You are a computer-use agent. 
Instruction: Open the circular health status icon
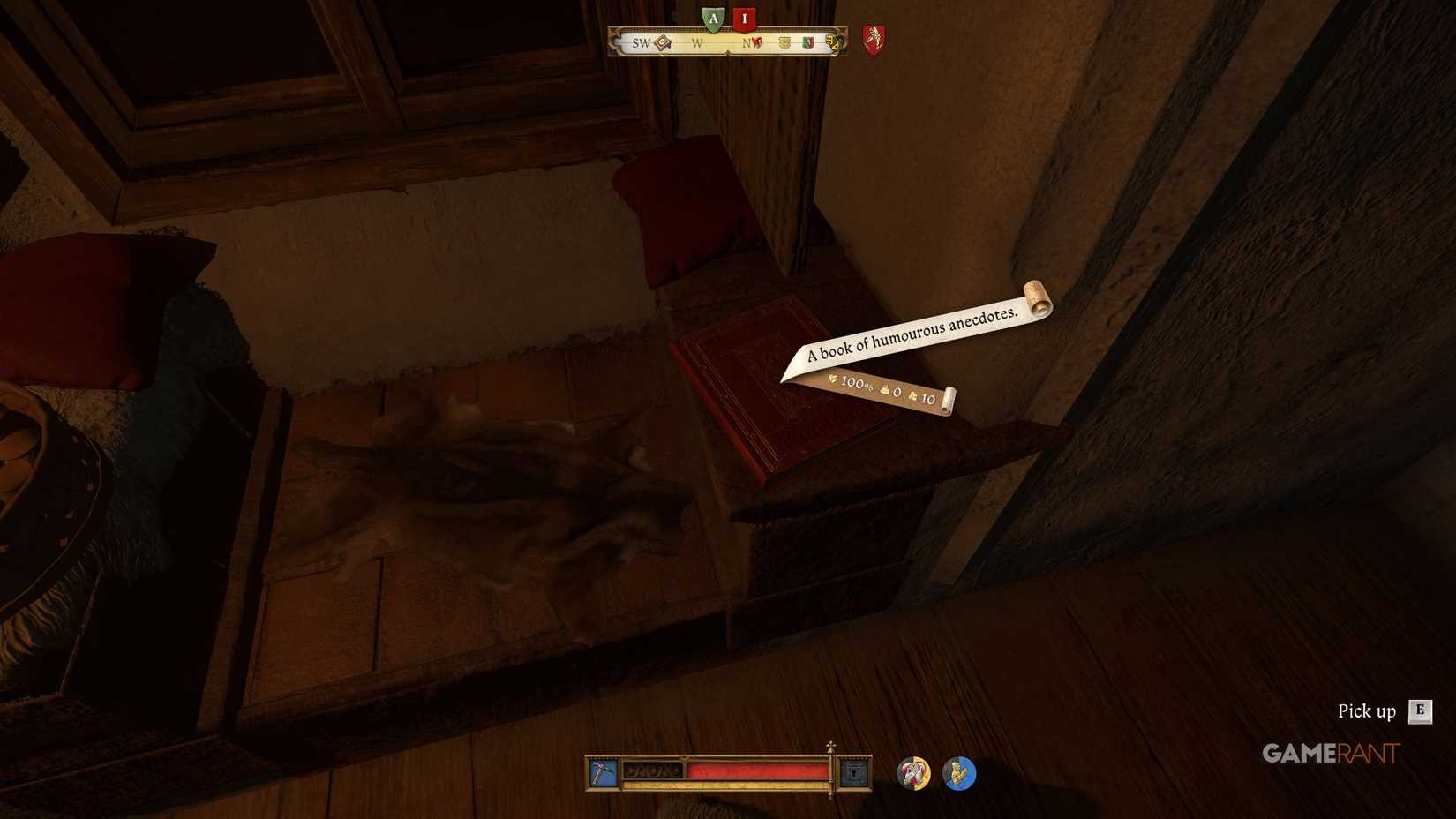[914, 772]
